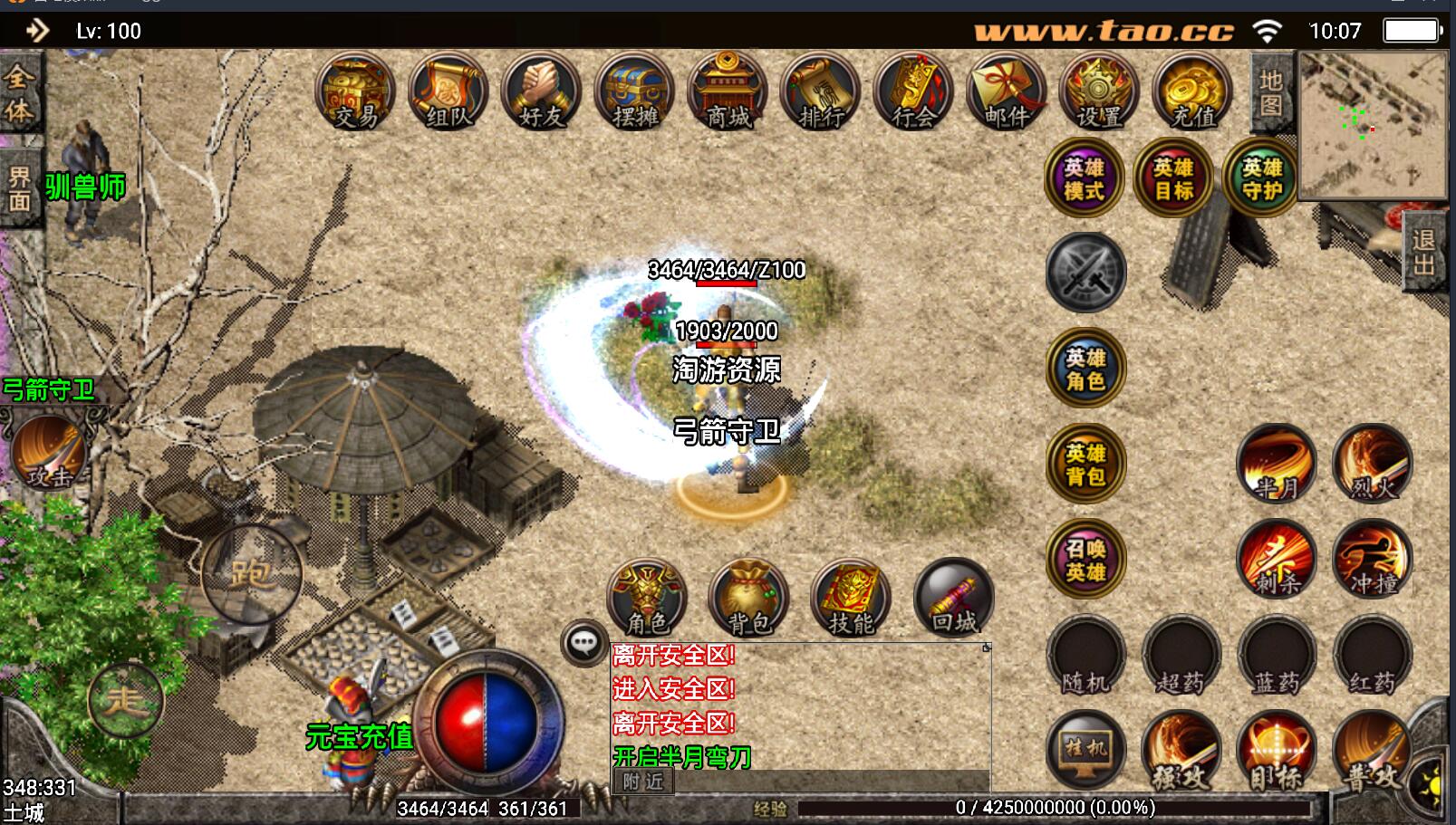Tap the 退出 exit button
This screenshot has width=1456, height=825.
(1423, 254)
